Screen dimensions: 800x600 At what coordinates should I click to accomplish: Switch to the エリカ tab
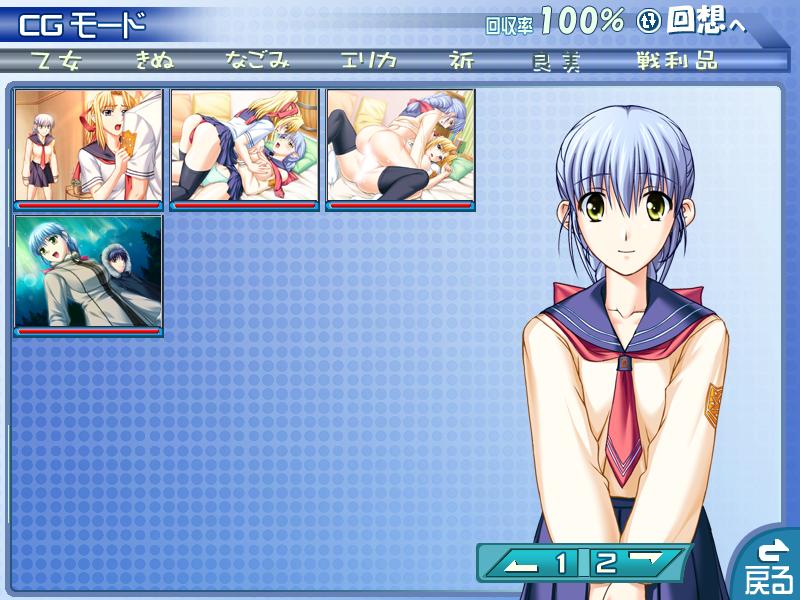[367, 60]
